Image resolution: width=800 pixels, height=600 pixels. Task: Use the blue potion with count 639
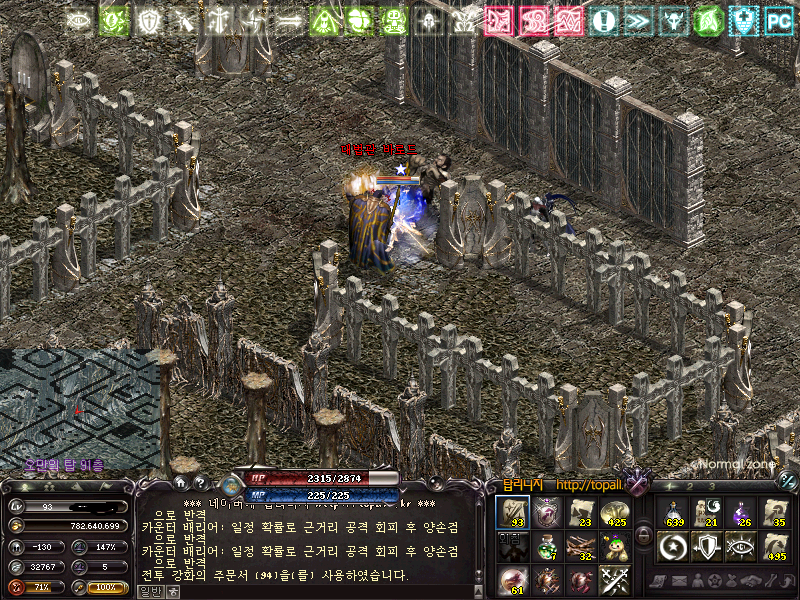point(674,512)
